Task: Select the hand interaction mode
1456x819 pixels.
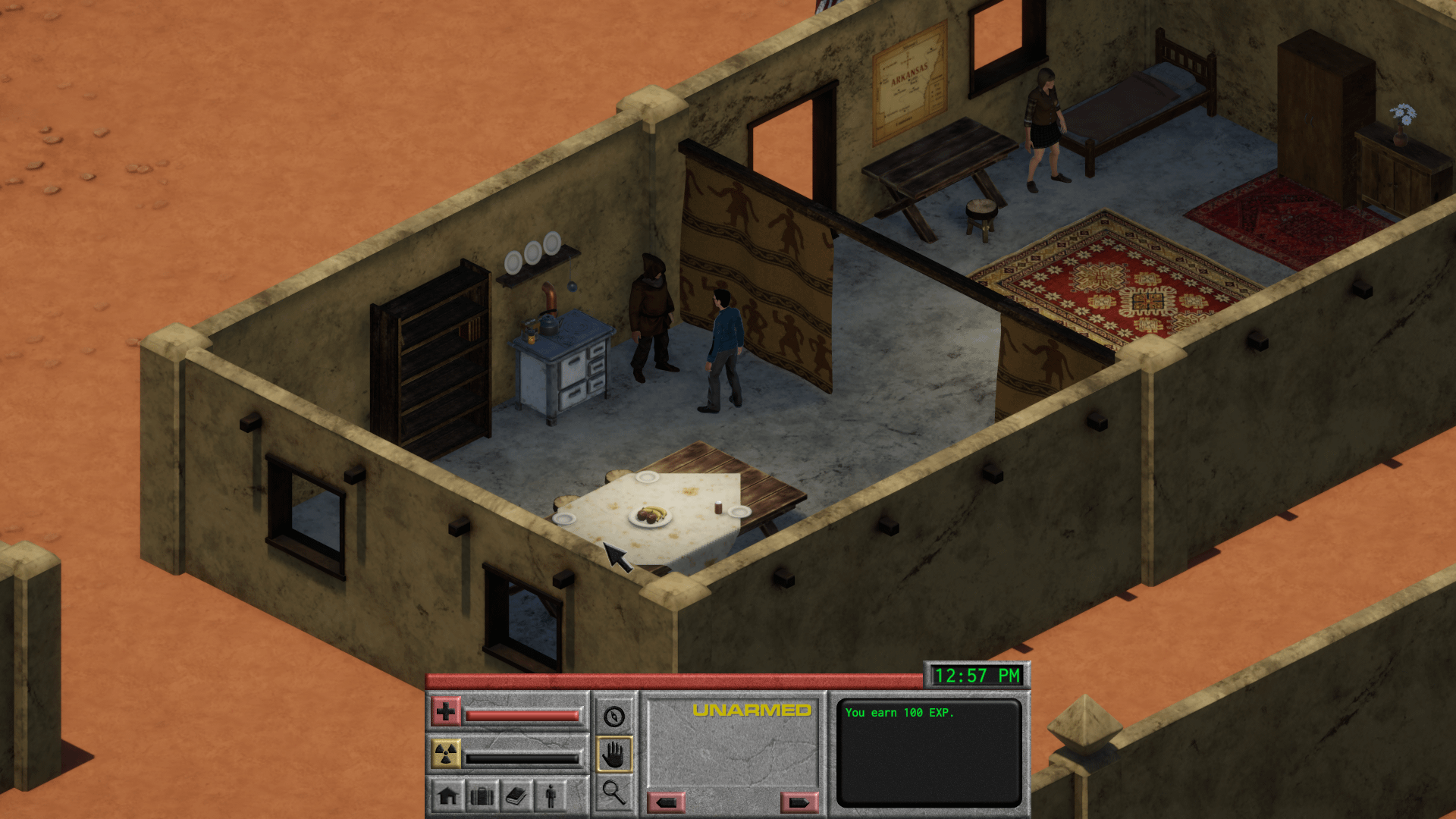Action: pyautogui.click(x=613, y=755)
